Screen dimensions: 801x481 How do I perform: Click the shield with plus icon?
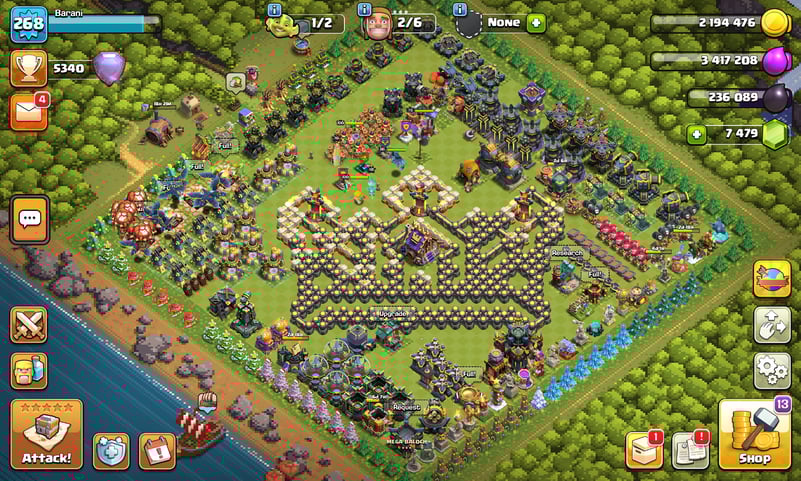tap(110, 451)
